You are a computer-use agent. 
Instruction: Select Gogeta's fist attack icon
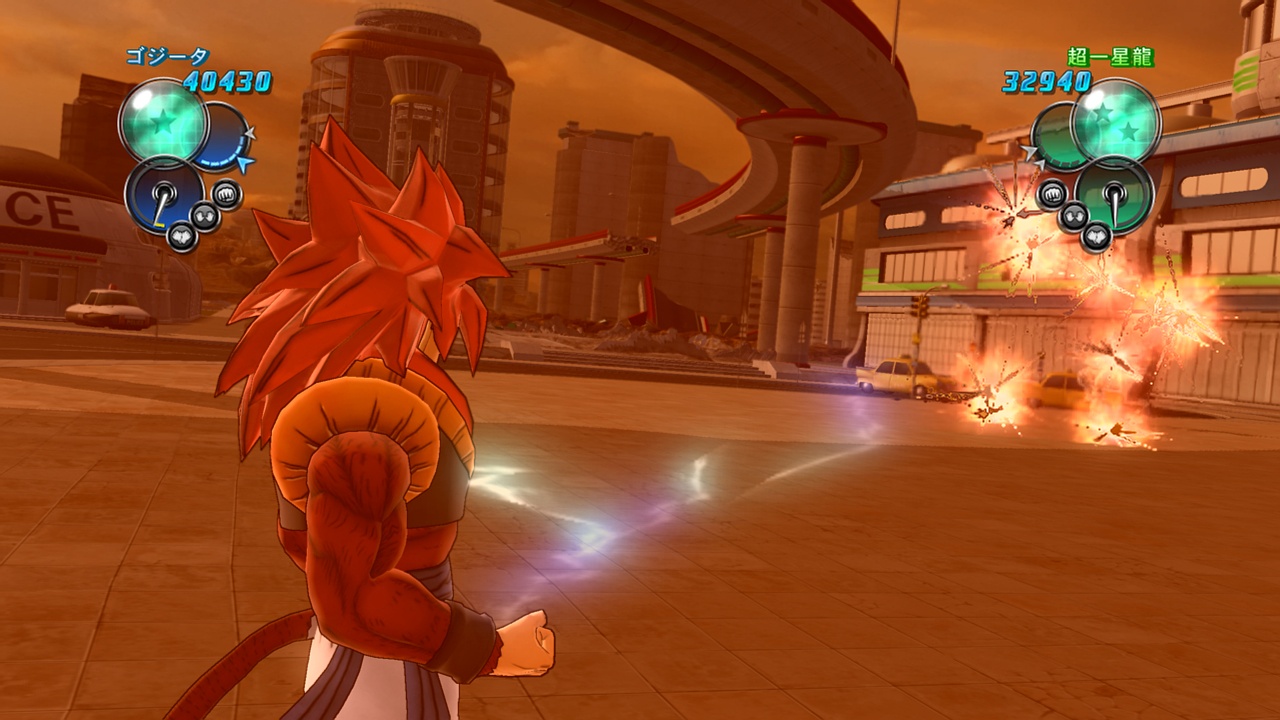227,194
